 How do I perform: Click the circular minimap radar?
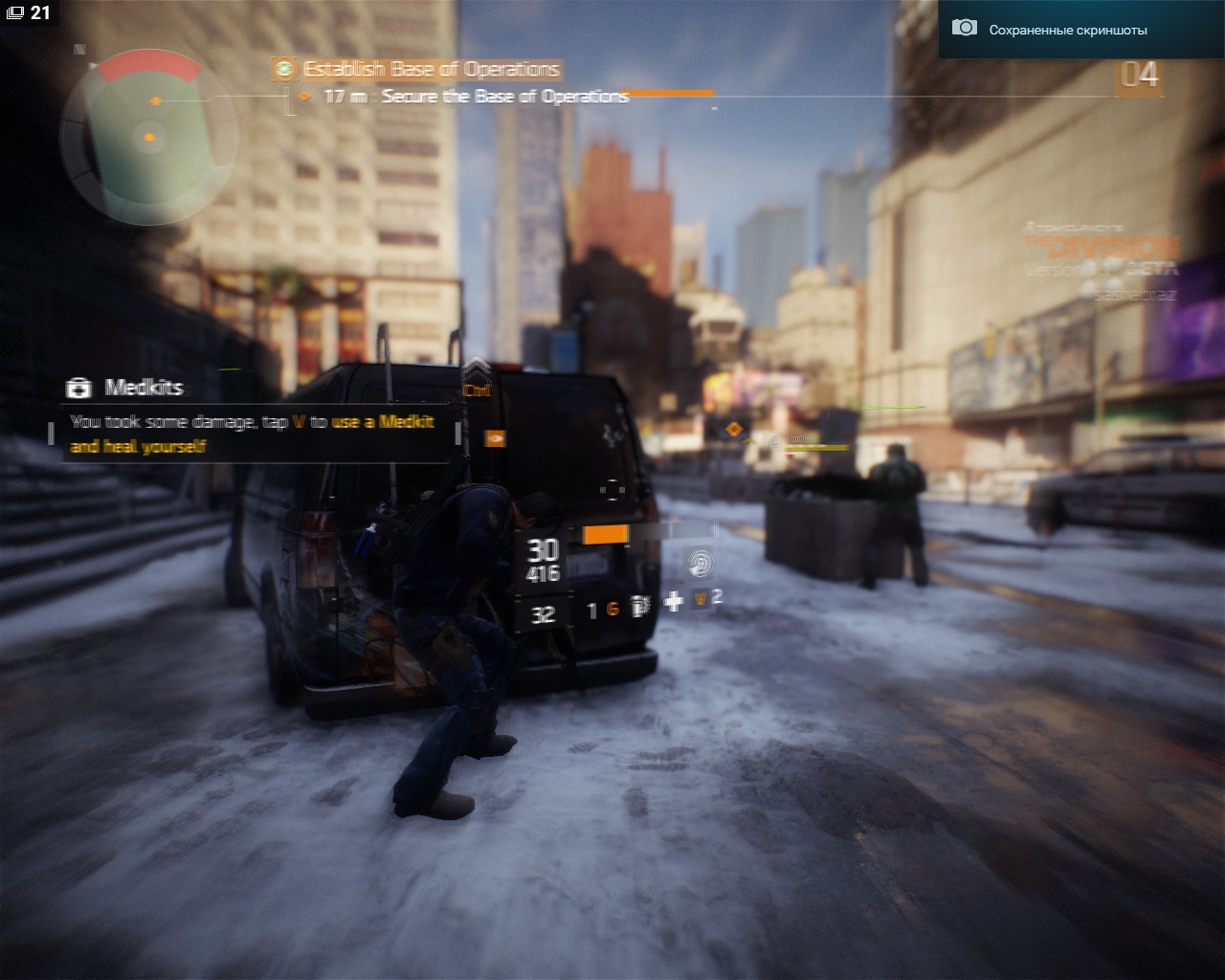point(149,139)
